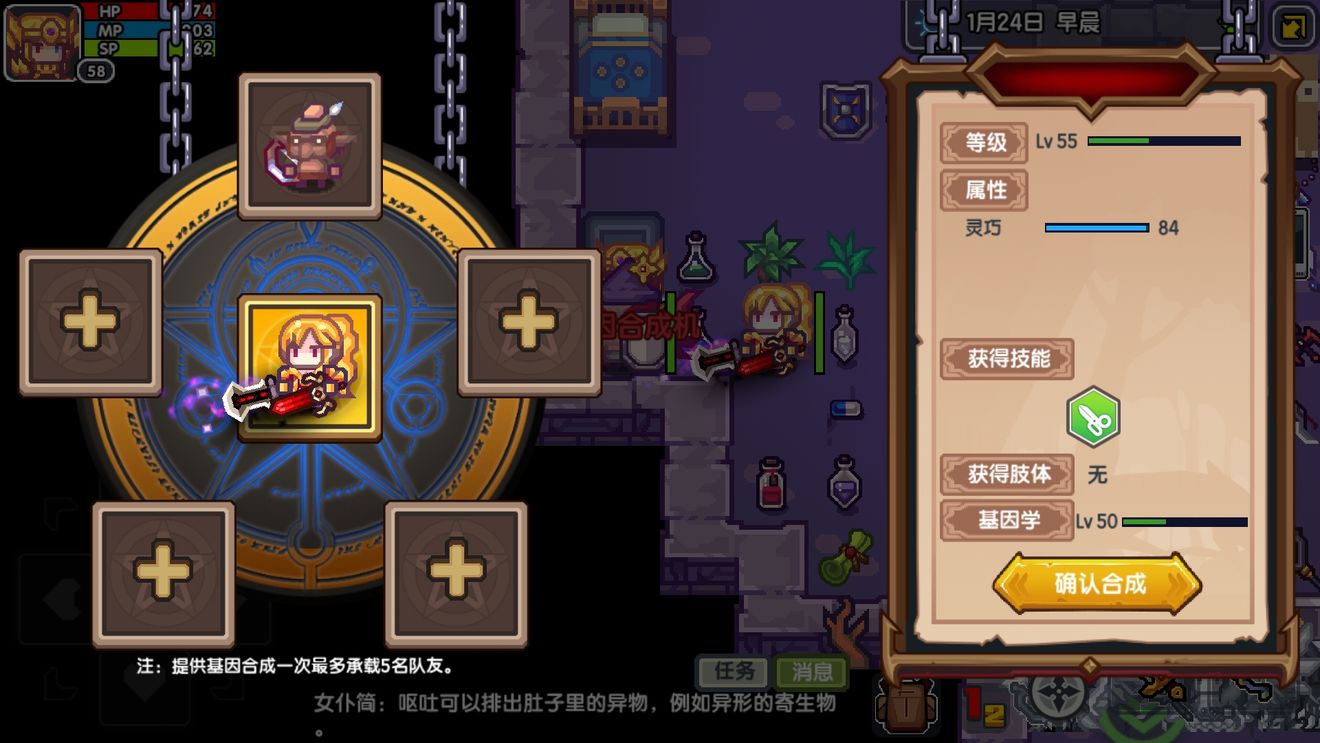Screen dimensions: 1320x743
Task: Click the 基因学 genetics label button
Action: 1008,521
